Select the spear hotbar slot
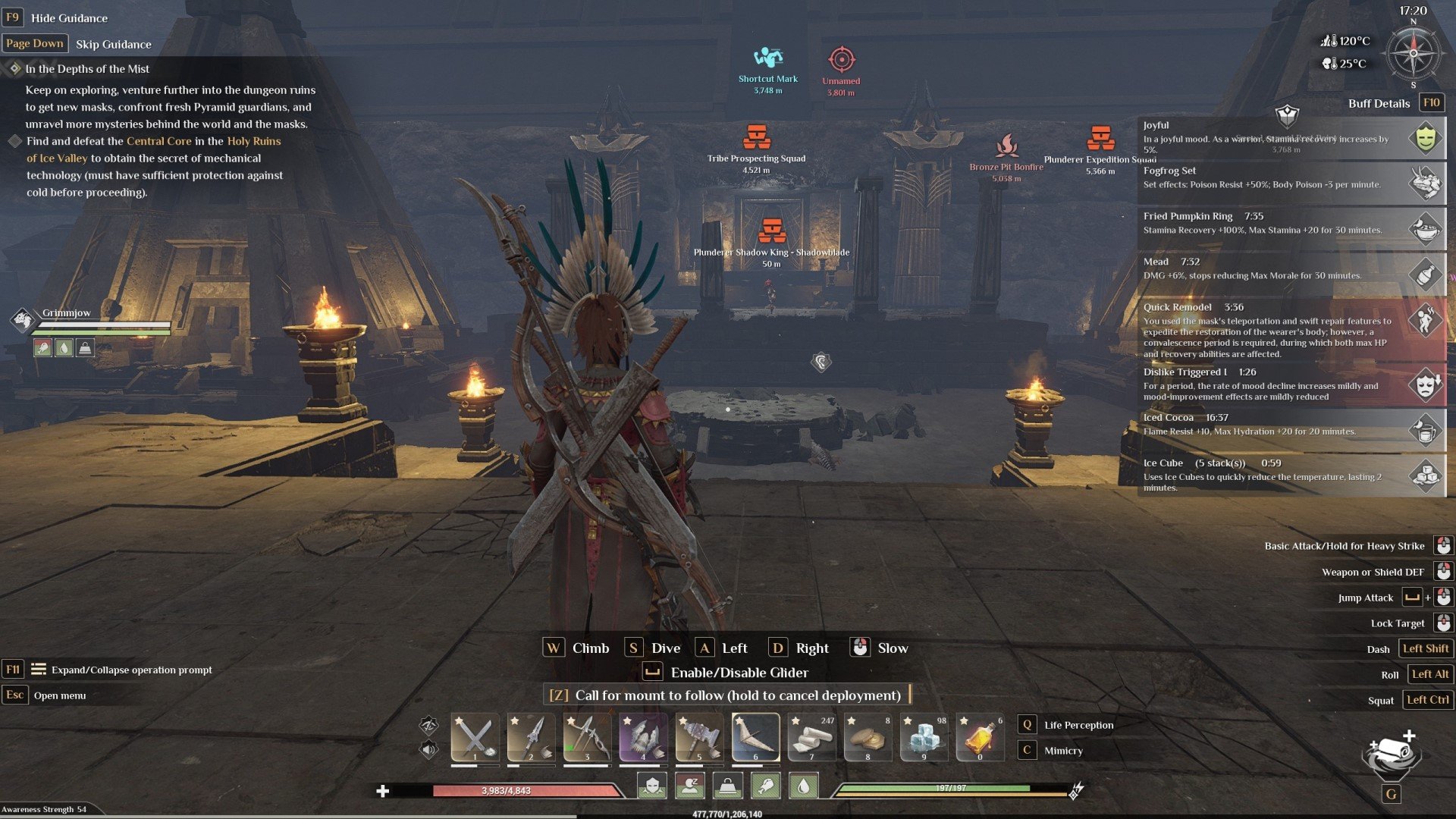This screenshot has width=1456, height=819. [x=531, y=737]
